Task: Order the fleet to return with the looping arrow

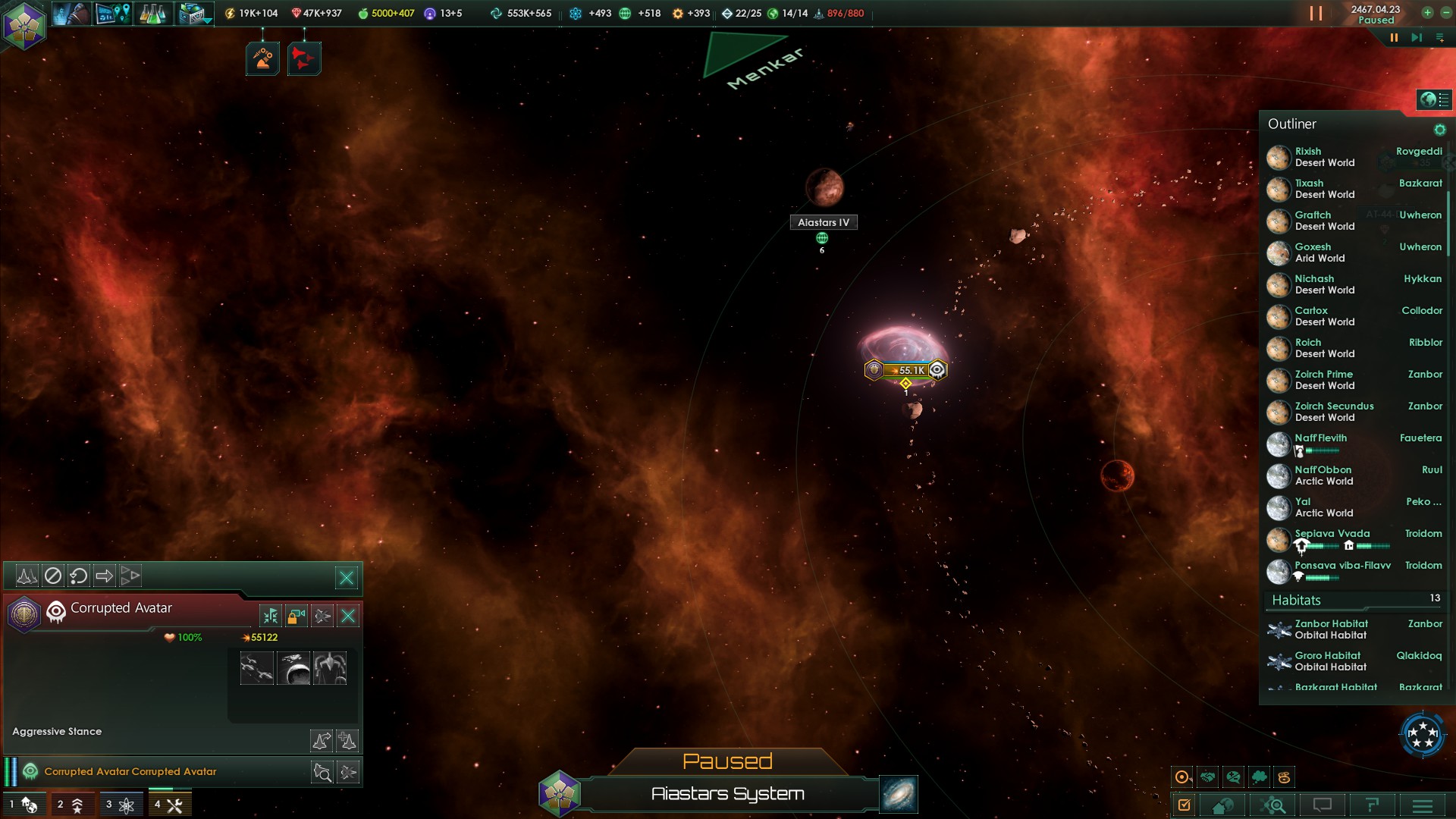Action: [x=78, y=576]
